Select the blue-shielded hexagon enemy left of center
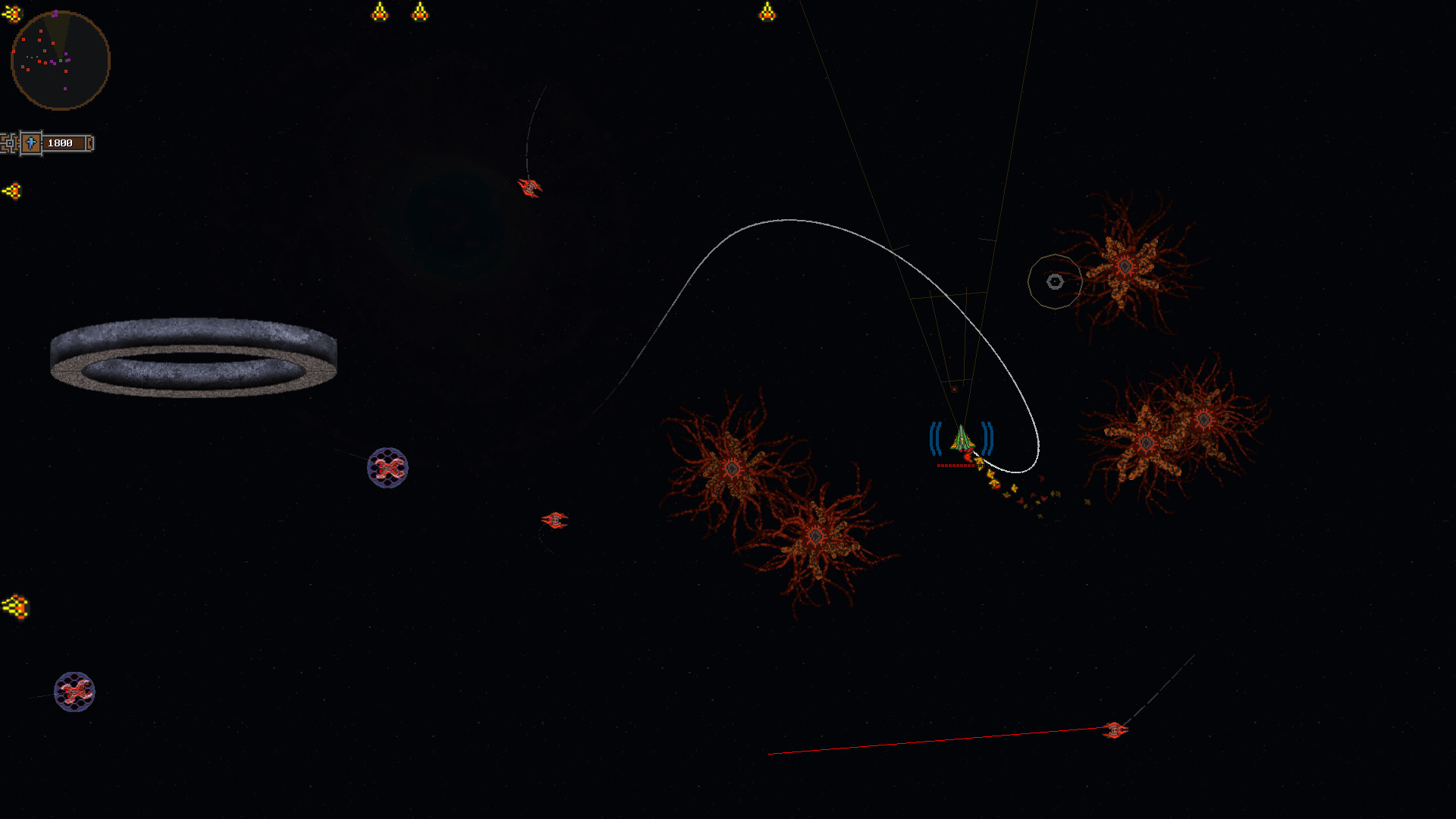1456x819 pixels. [x=388, y=468]
